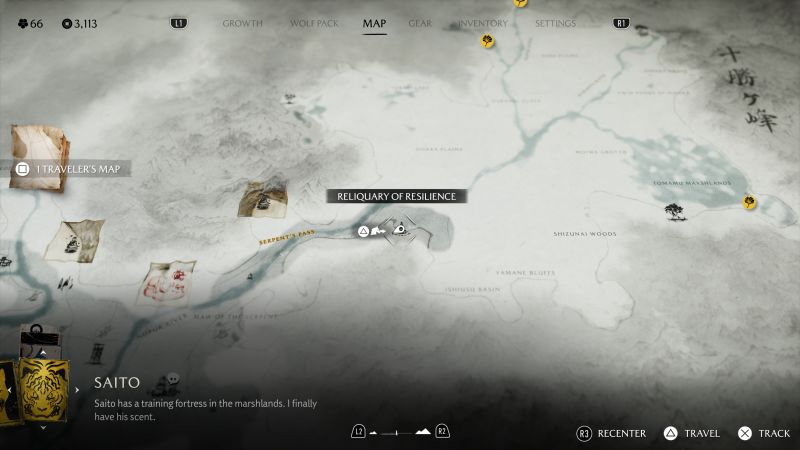This screenshot has height=450, width=800.
Task: Switch to the Settings tab
Action: [x=555, y=23]
